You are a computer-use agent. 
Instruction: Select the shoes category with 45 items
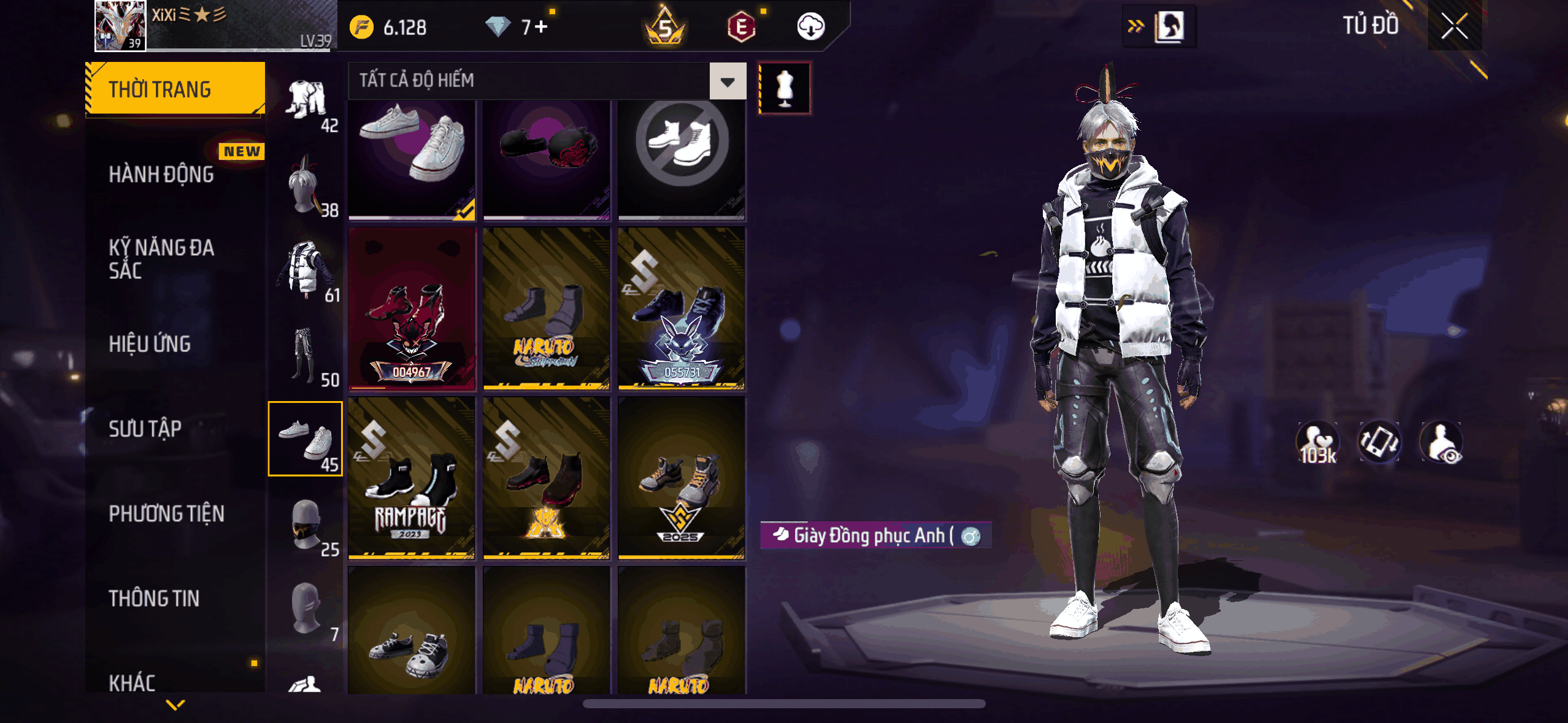[306, 439]
